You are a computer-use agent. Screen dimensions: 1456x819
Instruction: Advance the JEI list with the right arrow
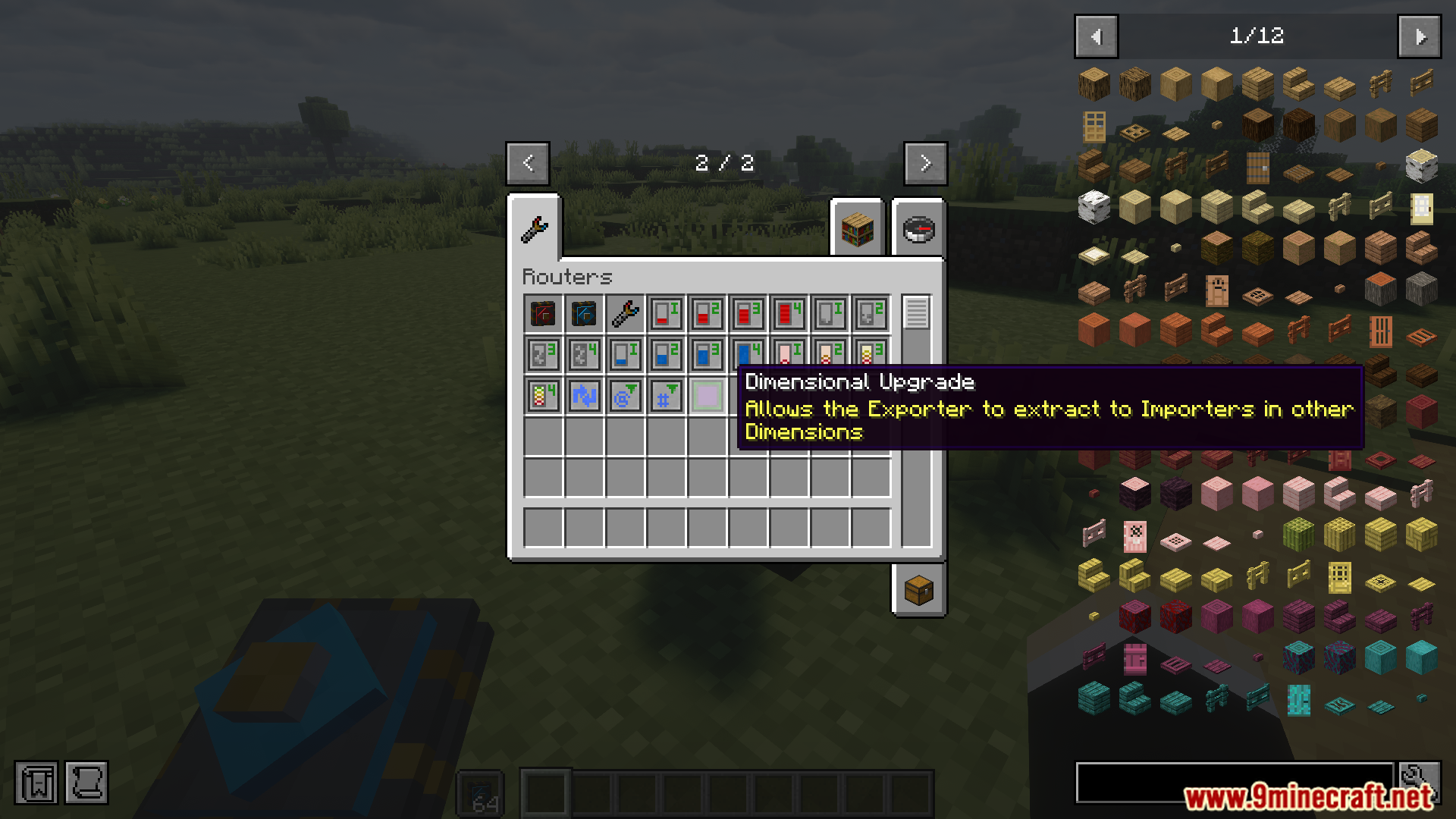coord(1419,36)
